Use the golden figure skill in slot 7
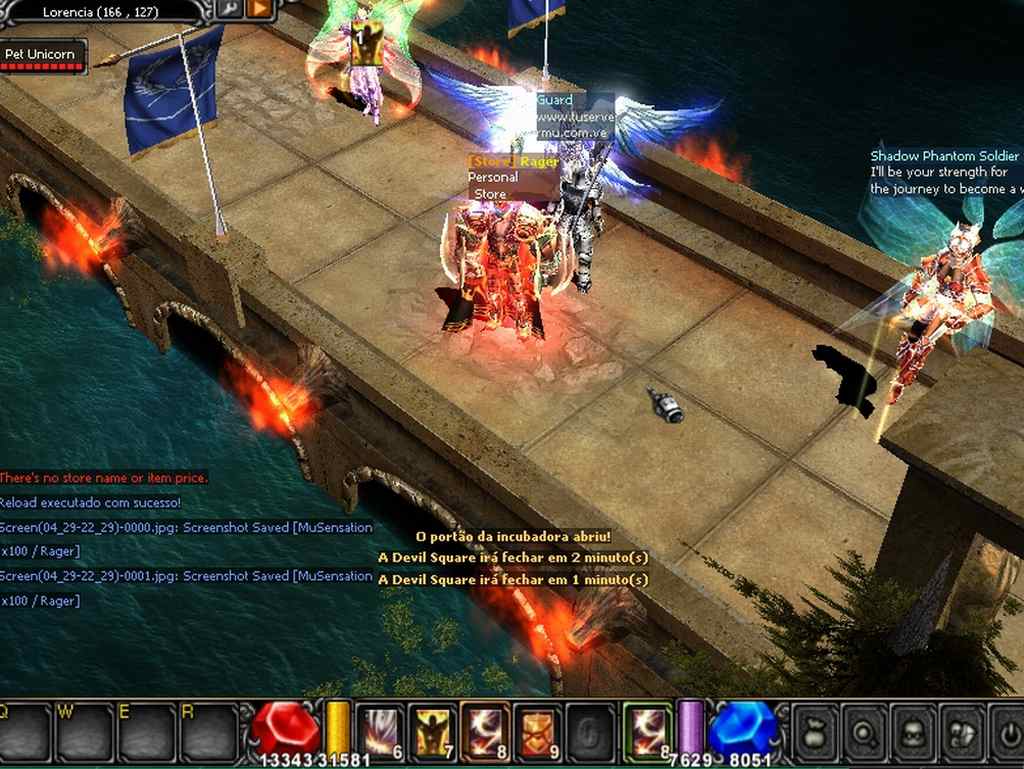 pos(433,731)
